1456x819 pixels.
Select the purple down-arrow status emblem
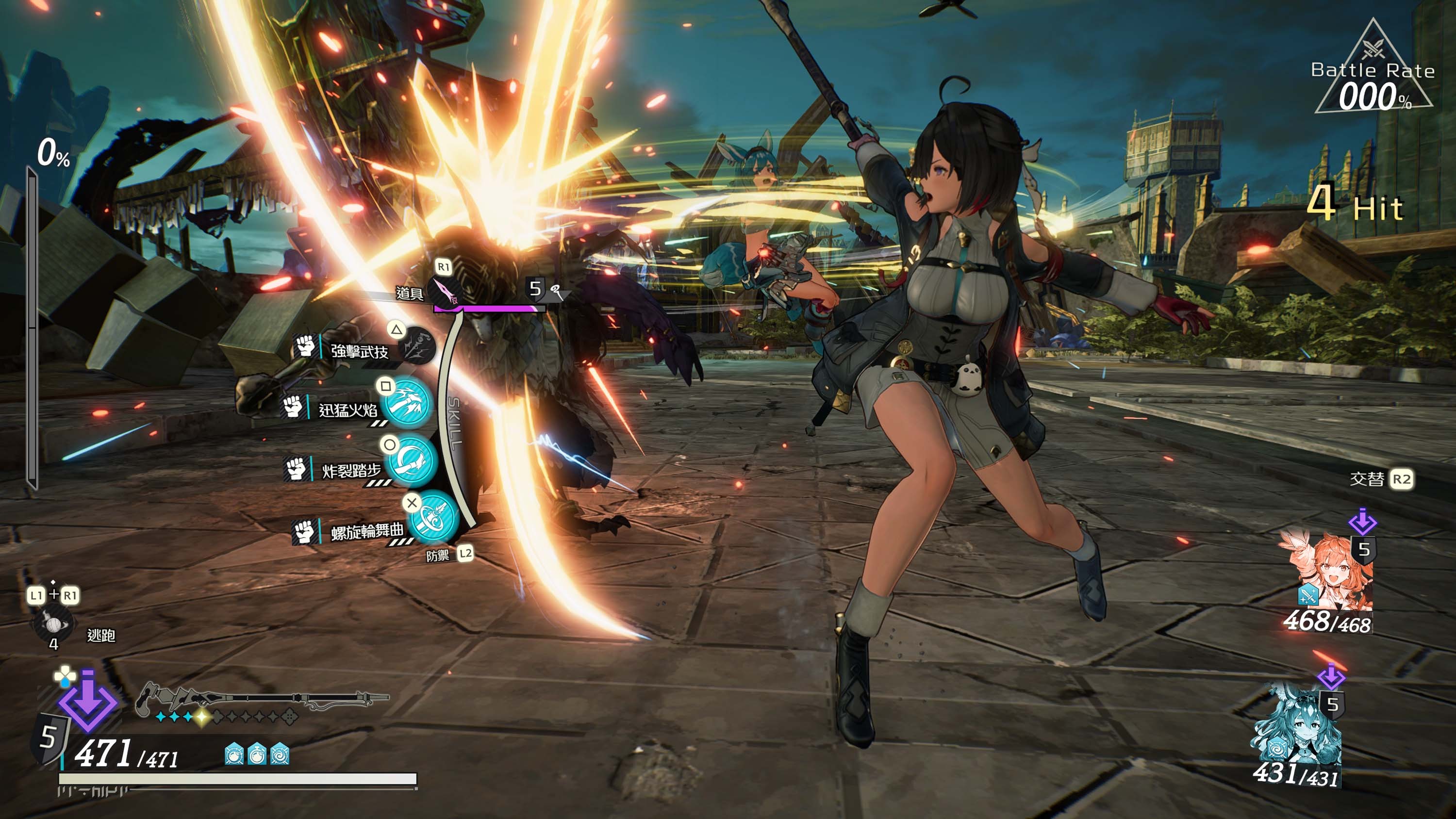click(88, 704)
